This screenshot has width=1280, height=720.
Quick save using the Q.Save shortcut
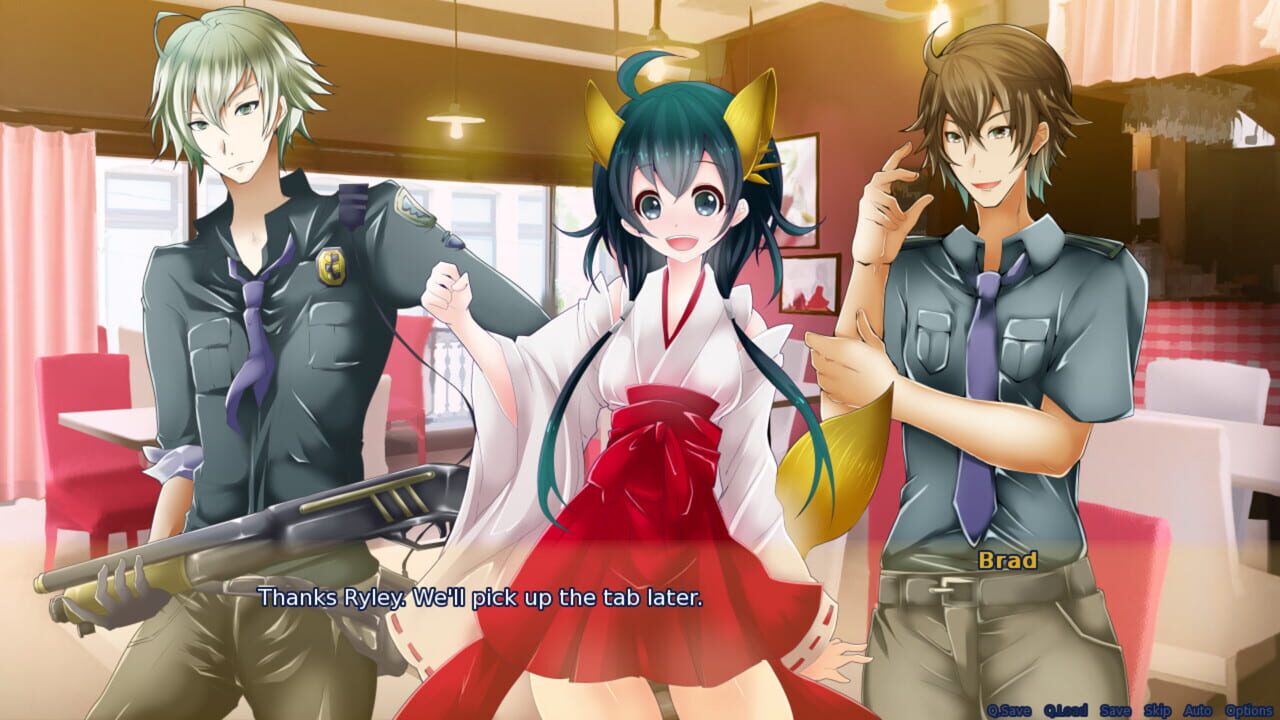point(1009,710)
